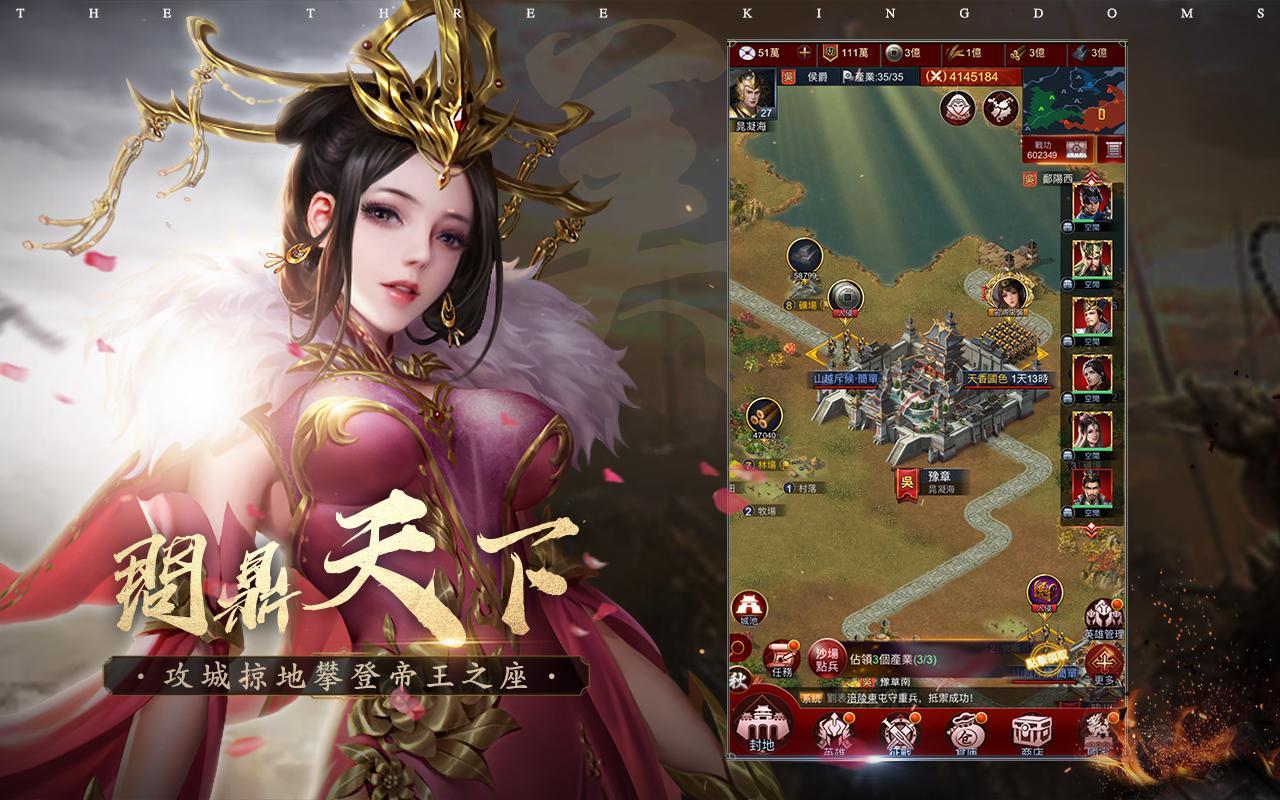Open the 倉庫 warehouse icon in bottom bar
The height and width of the screenshot is (800, 1280).
[964, 732]
